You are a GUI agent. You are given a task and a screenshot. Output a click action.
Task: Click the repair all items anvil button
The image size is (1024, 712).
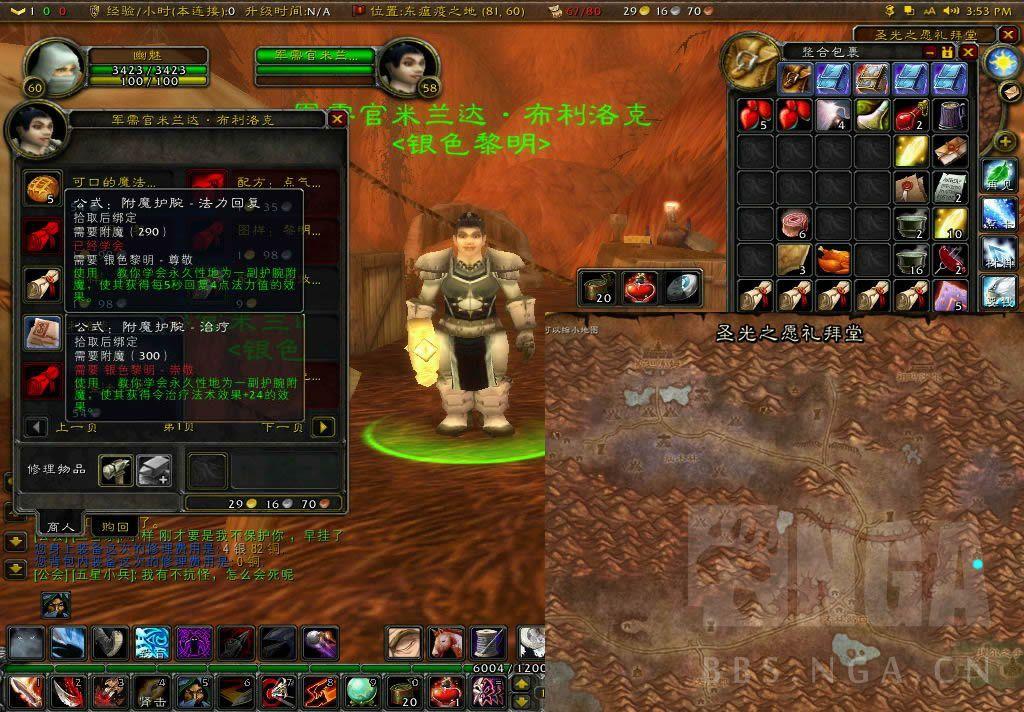click(154, 469)
